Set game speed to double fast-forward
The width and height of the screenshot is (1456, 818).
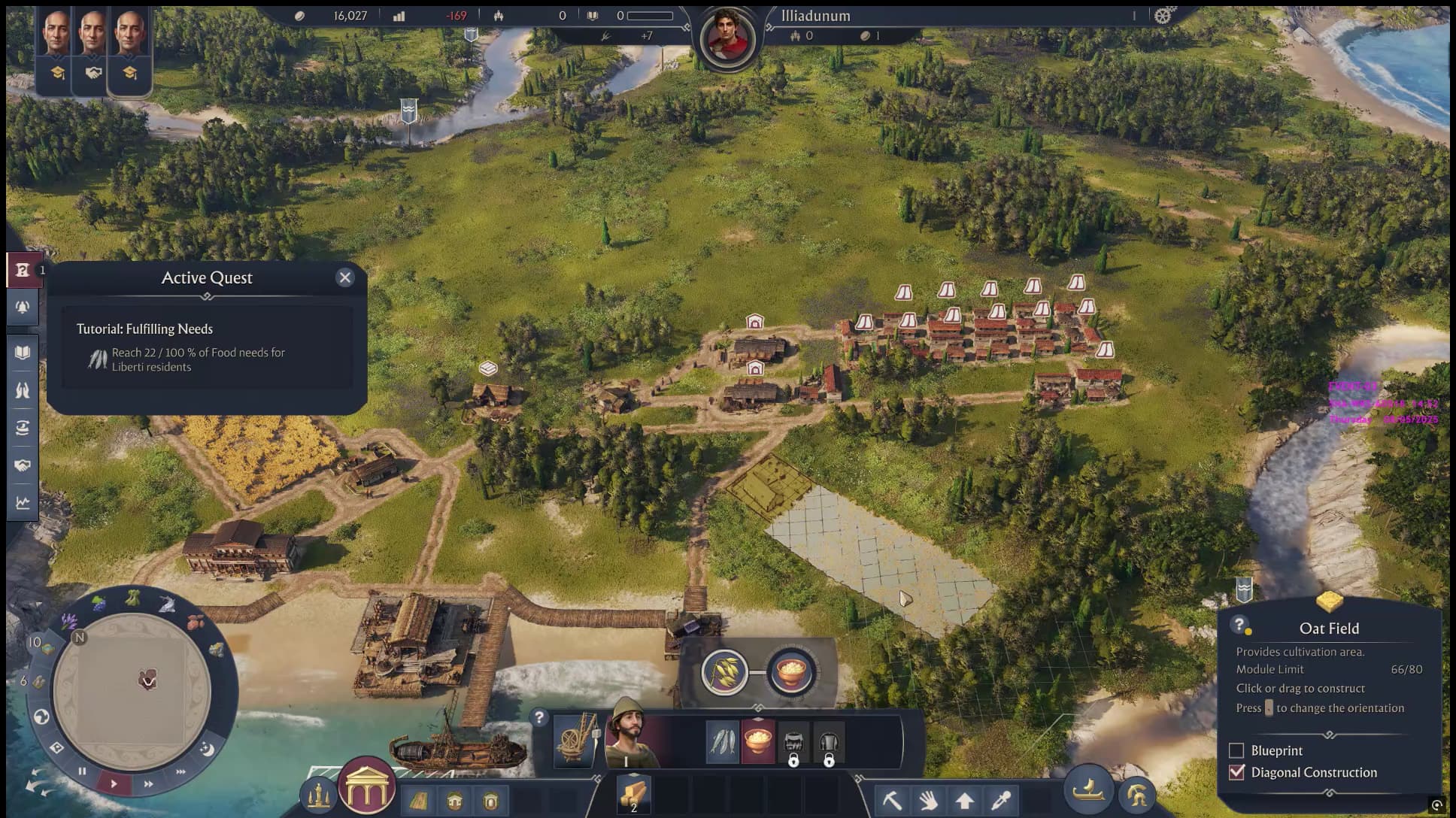click(148, 783)
